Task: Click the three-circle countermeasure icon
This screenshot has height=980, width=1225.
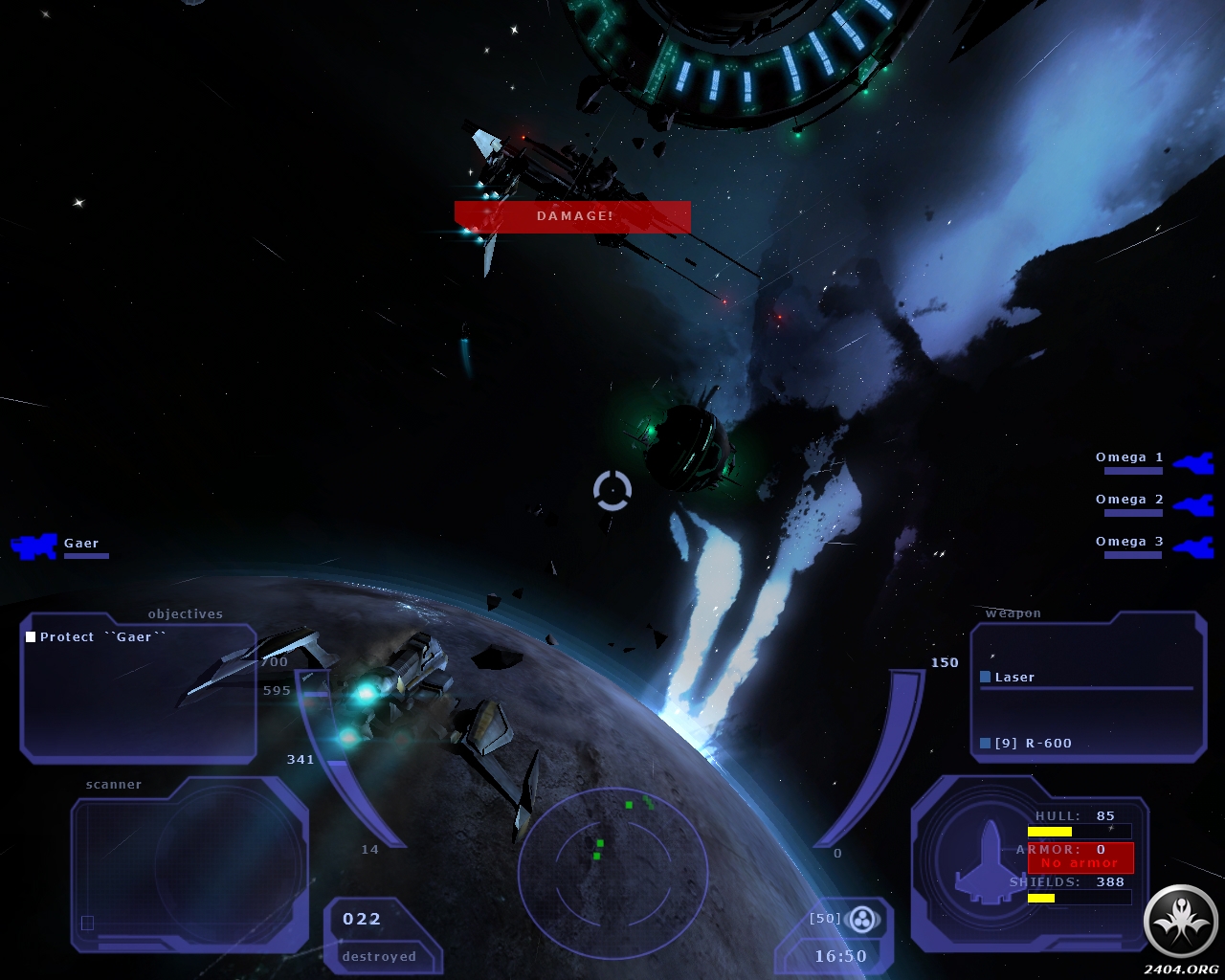Action: (862, 920)
